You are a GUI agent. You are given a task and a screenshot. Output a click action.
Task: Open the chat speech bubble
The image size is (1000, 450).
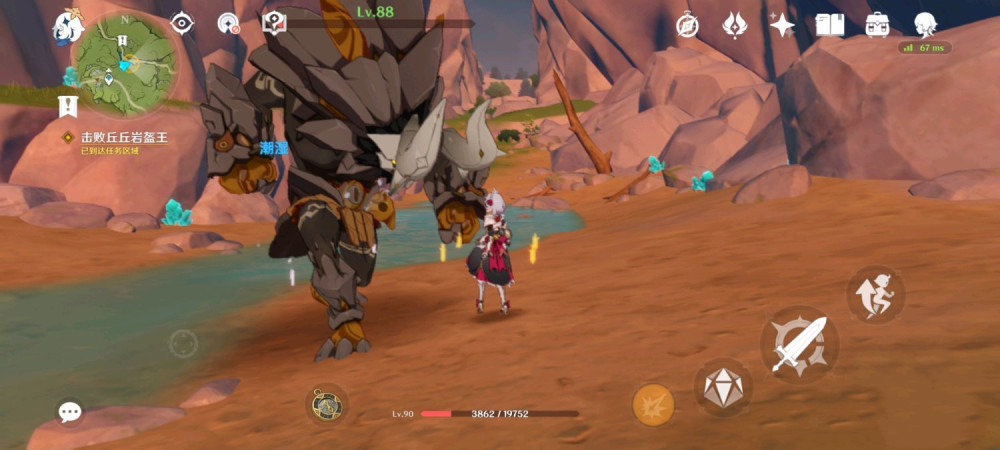point(69,412)
